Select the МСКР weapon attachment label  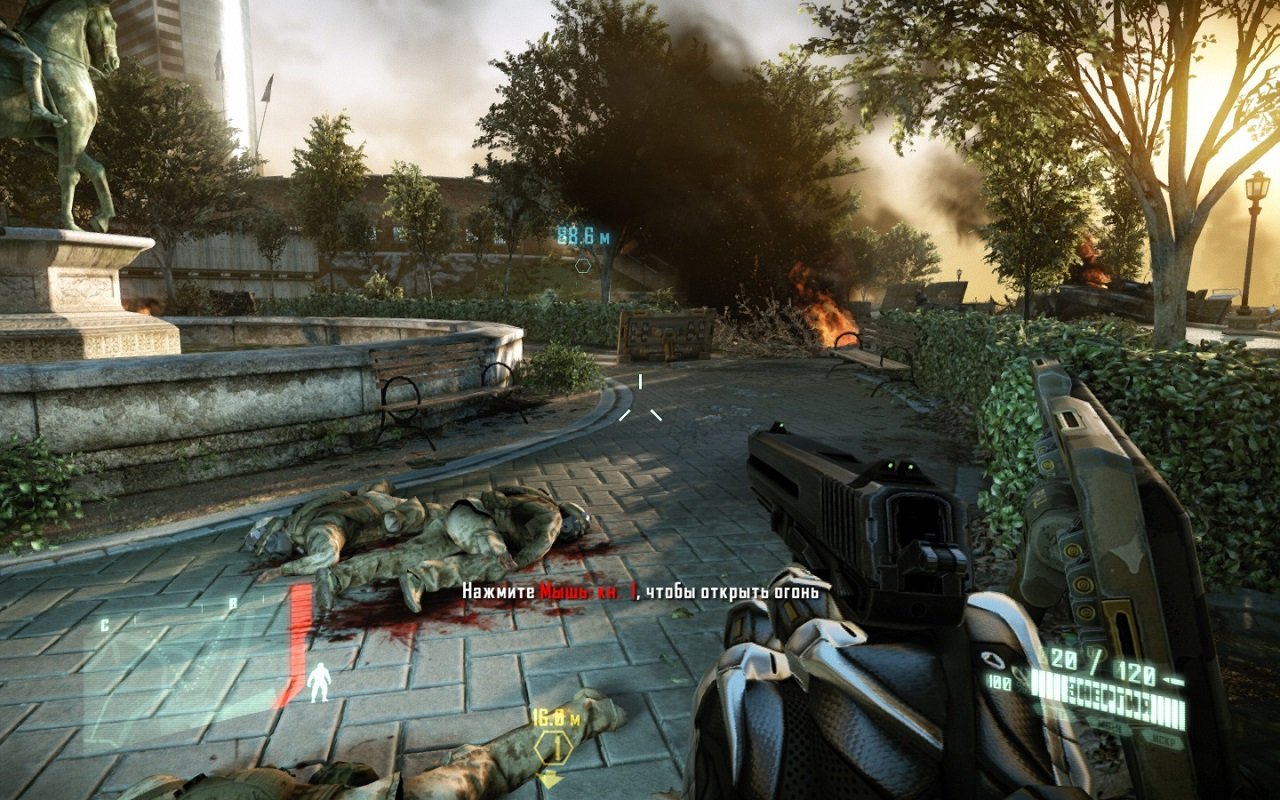click(1164, 740)
